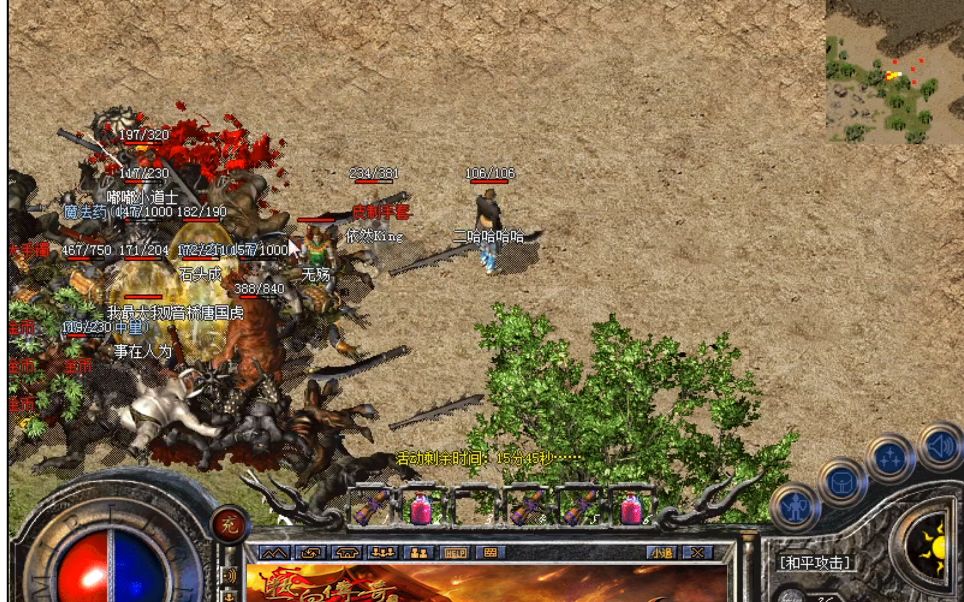Viewport: 964px width, 602px height.
Task: Use the scroll in belt slot 1
Action: [x=371, y=508]
